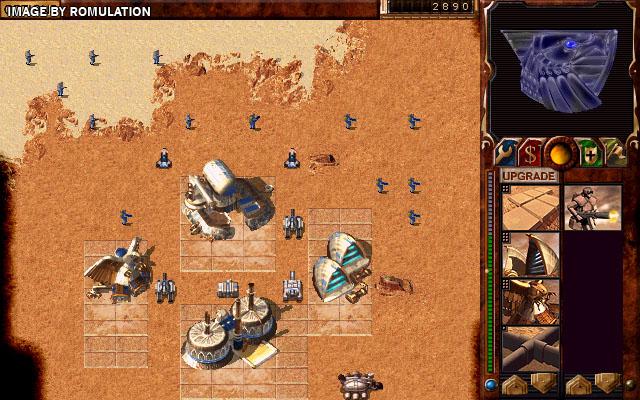Click the hammer icon beside the green shield
Image resolution: width=640 pixels, height=400 pixels.
[x=615, y=153]
